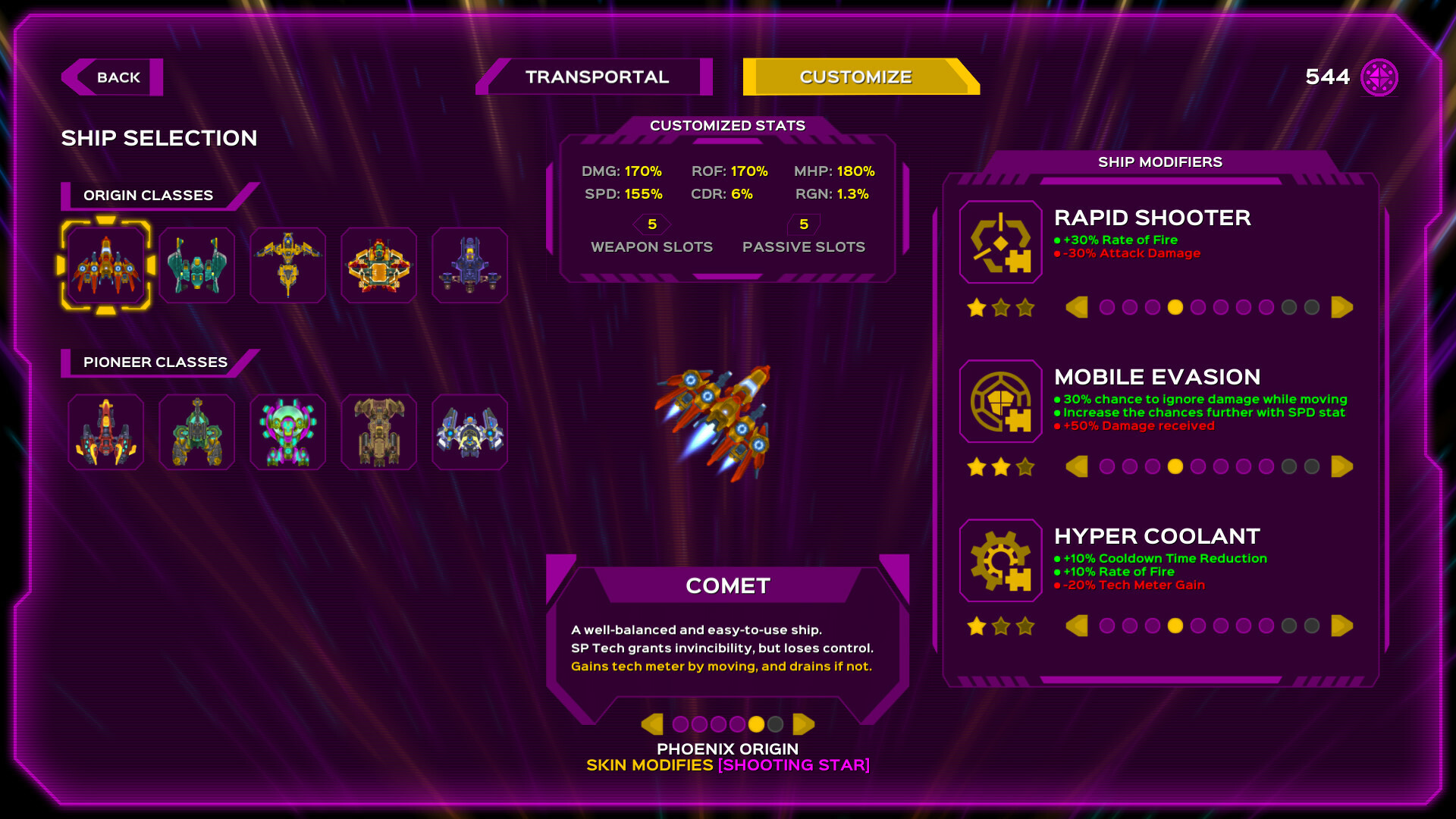Toggle the second star on Mobile Evasion

click(x=999, y=466)
